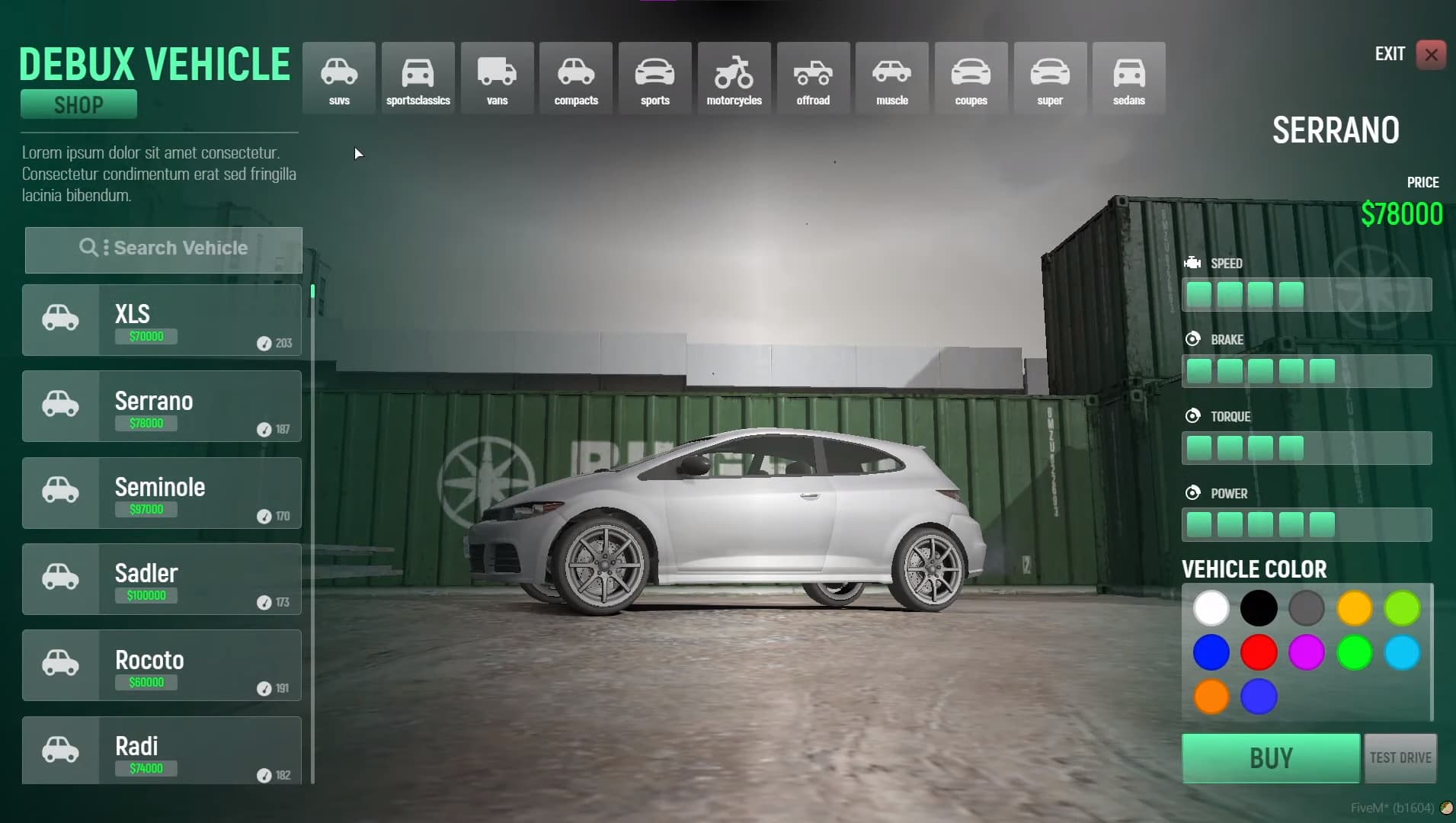Screen dimensions: 1456x823
Task: Open the sports vehicle category
Action: (x=654, y=76)
